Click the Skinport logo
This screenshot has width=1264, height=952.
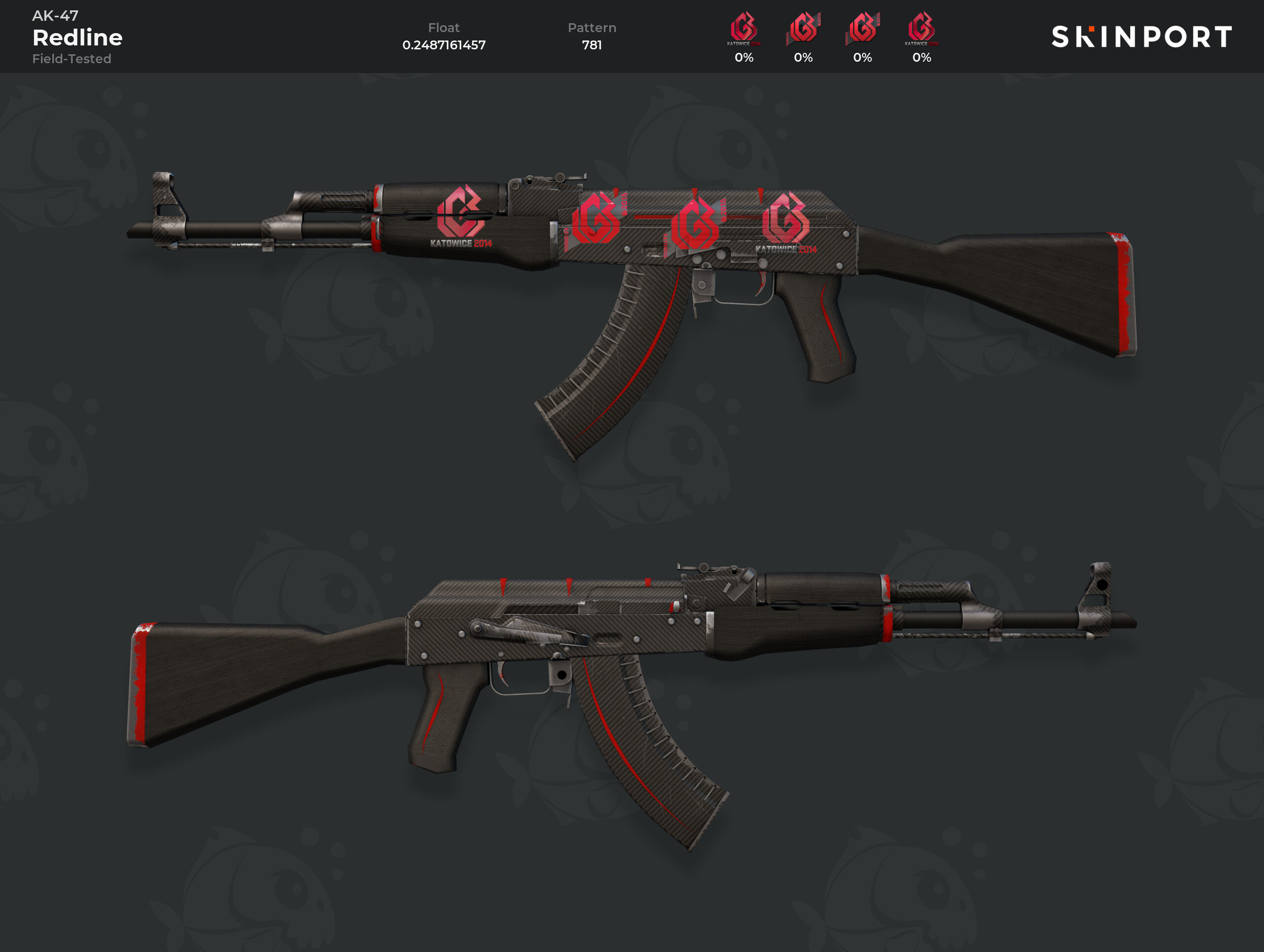click(x=1141, y=37)
